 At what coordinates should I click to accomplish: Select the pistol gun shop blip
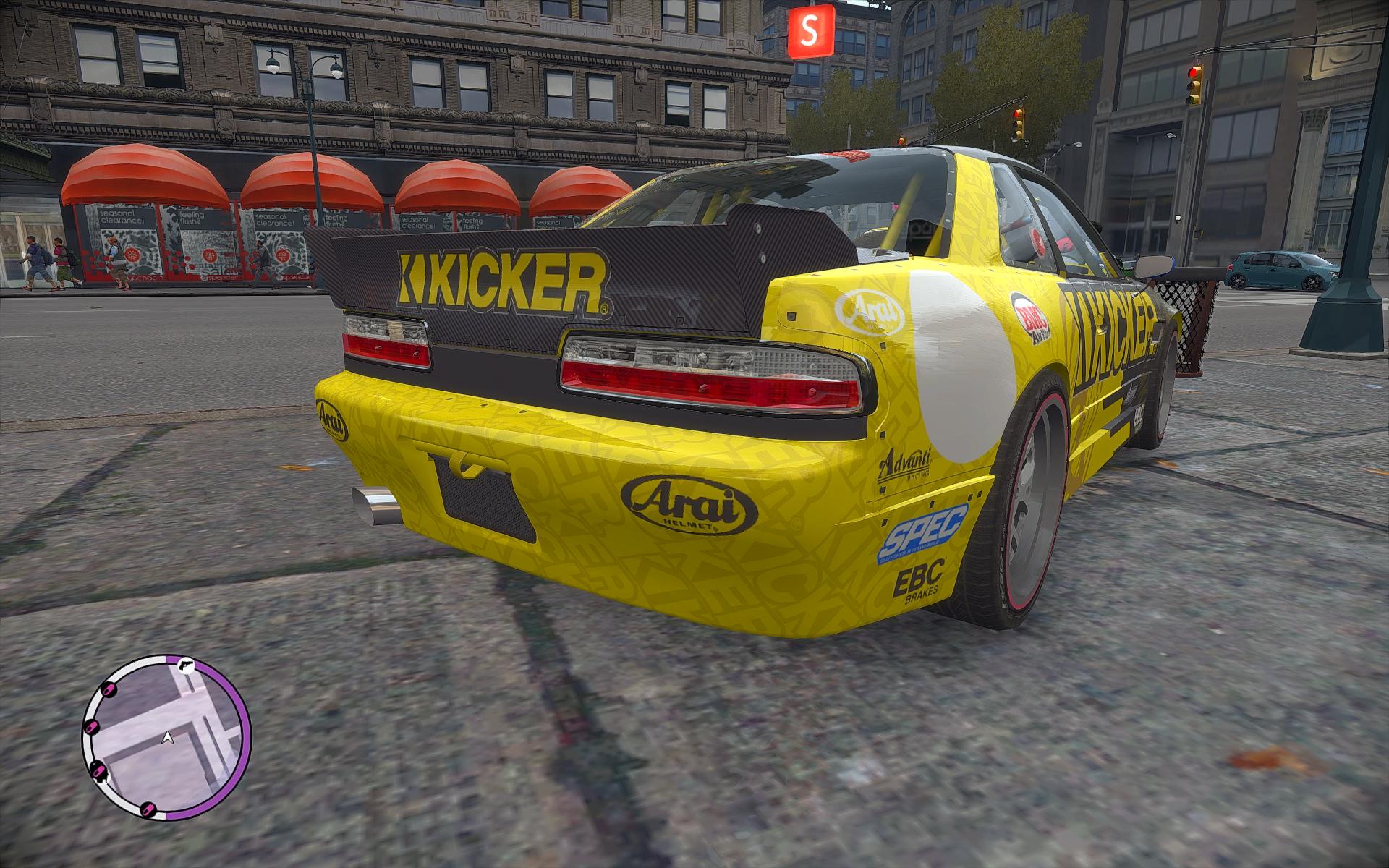coord(187,666)
